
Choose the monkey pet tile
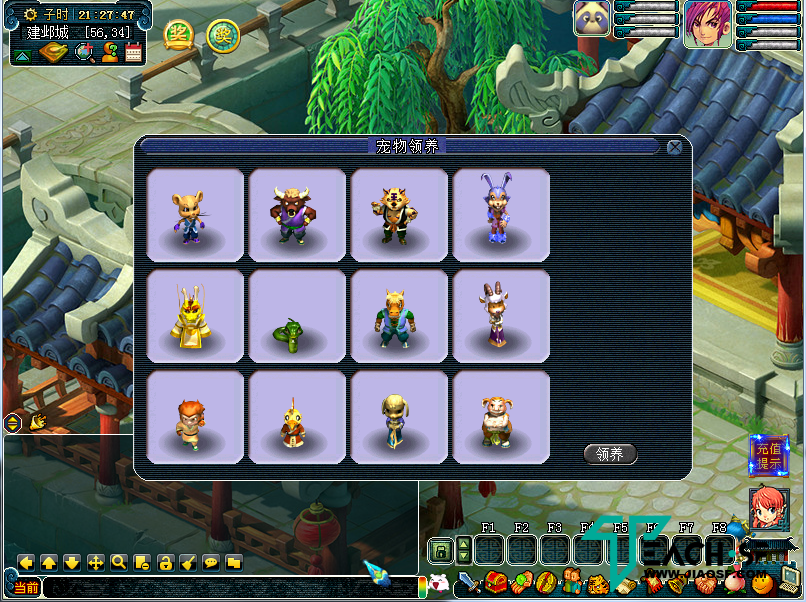(x=195, y=417)
